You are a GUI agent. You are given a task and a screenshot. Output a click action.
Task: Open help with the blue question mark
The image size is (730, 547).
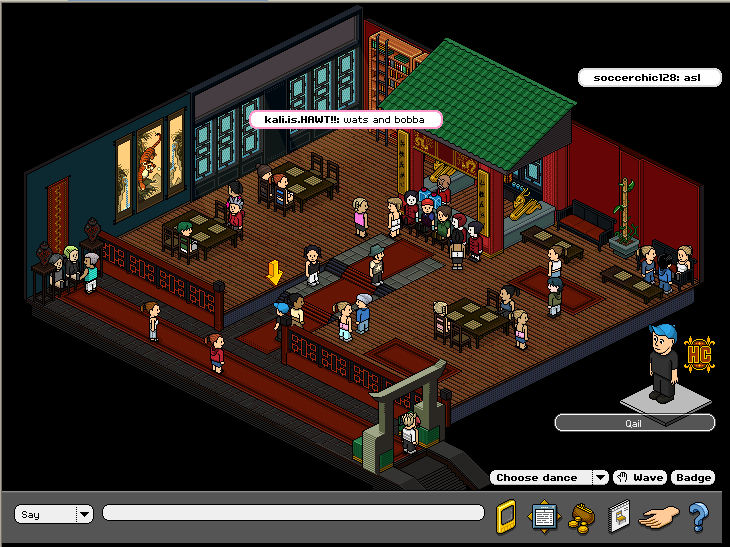tap(698, 516)
